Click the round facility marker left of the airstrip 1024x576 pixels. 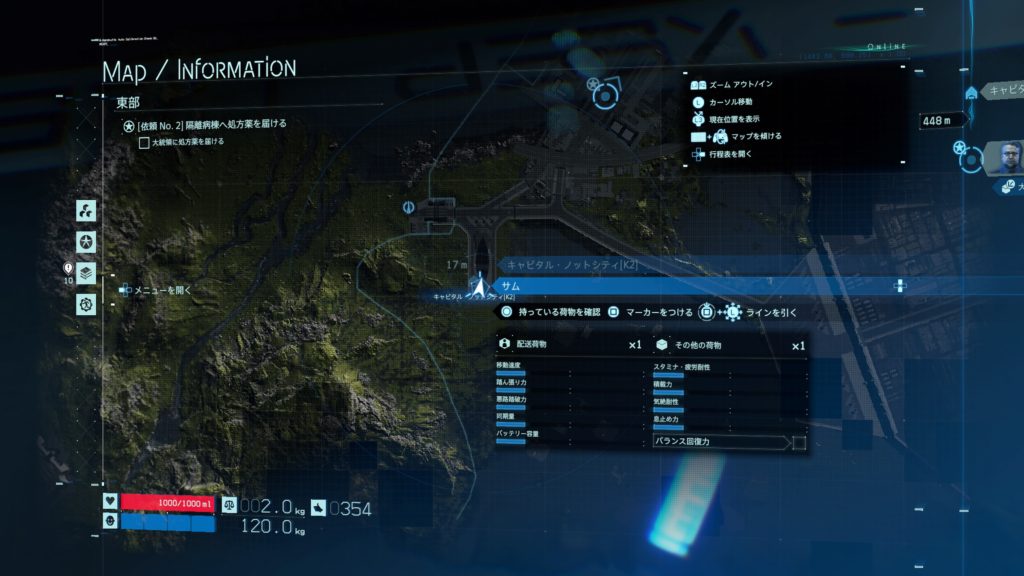point(408,207)
